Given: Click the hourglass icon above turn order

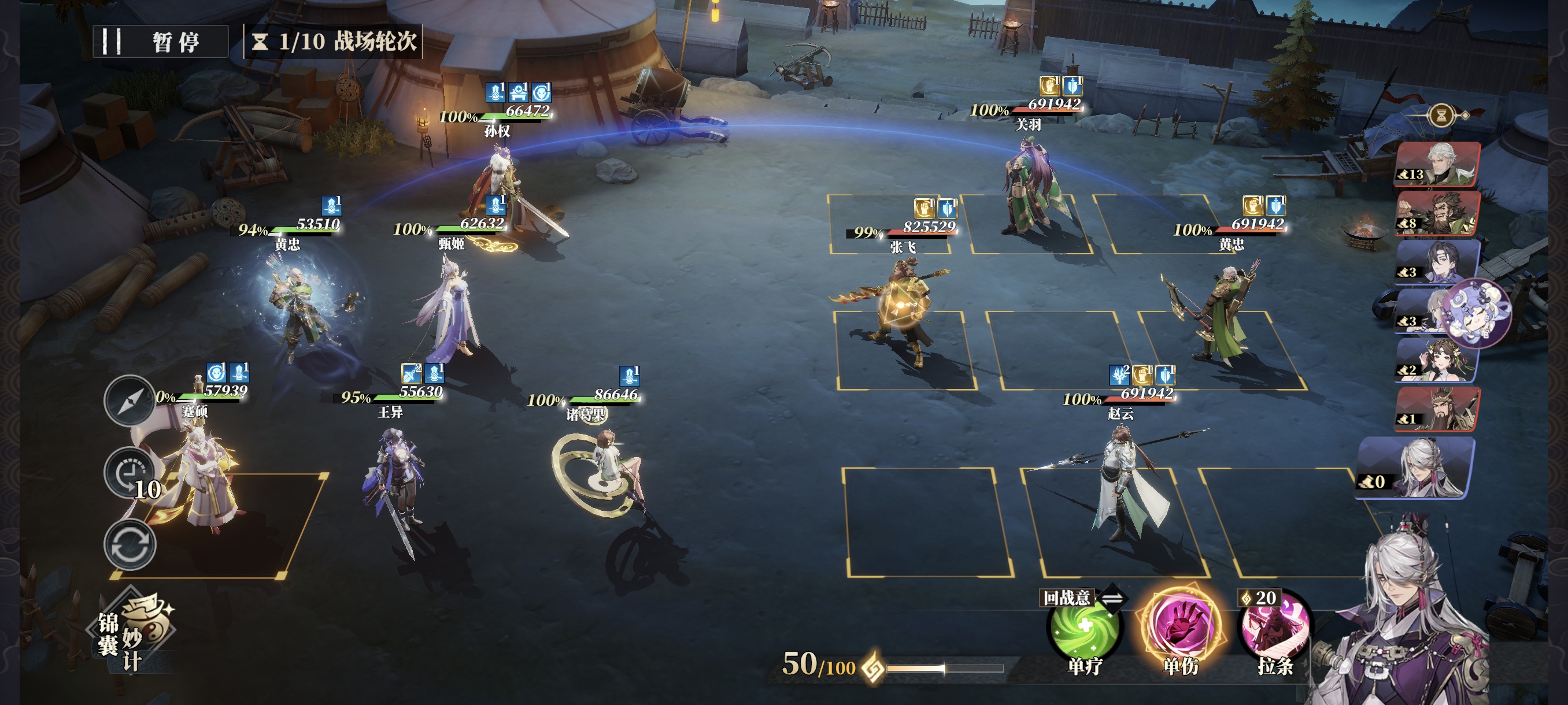Looking at the screenshot, I should point(1441,114).
